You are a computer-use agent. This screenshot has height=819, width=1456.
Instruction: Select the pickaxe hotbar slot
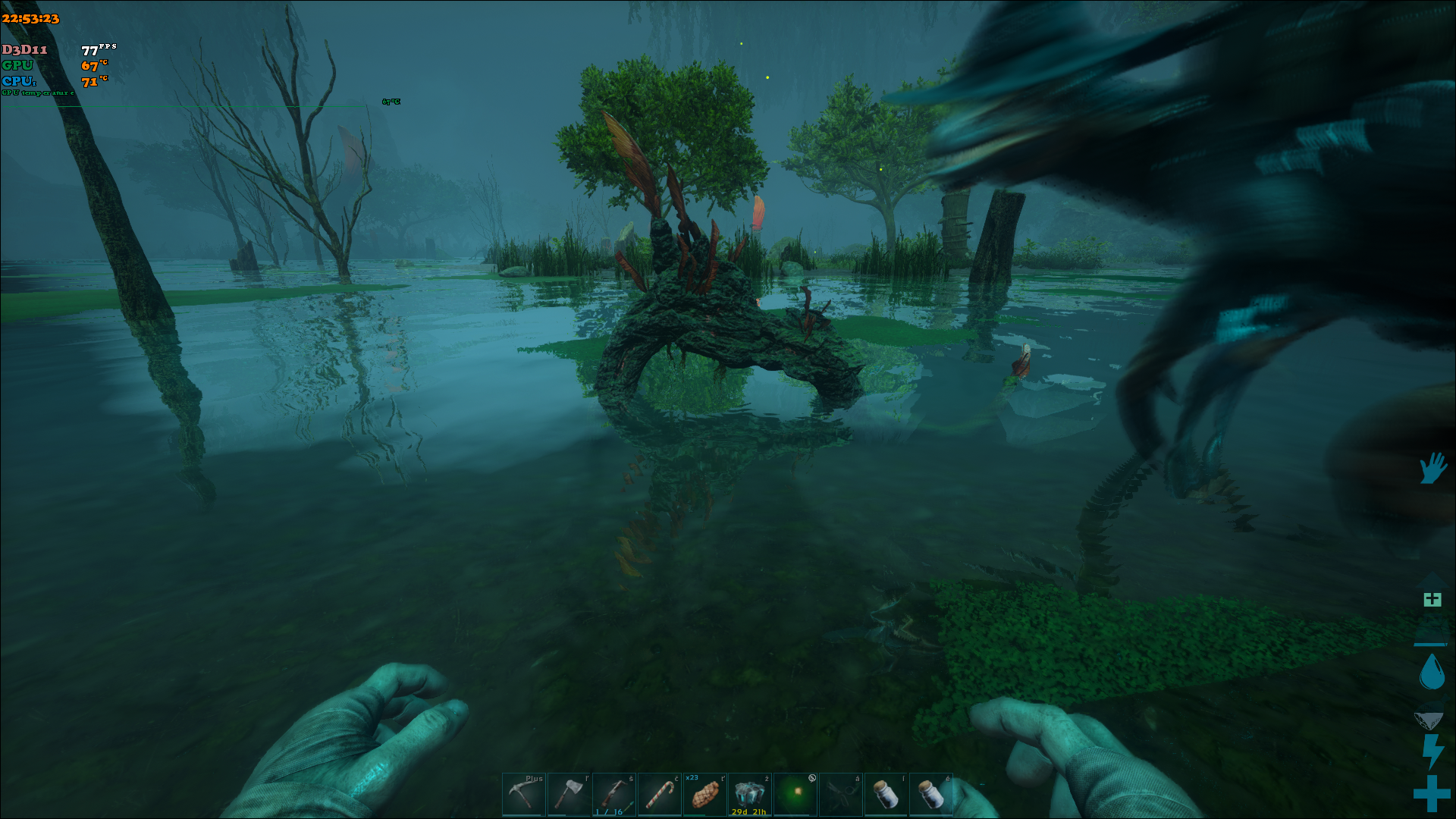[523, 794]
